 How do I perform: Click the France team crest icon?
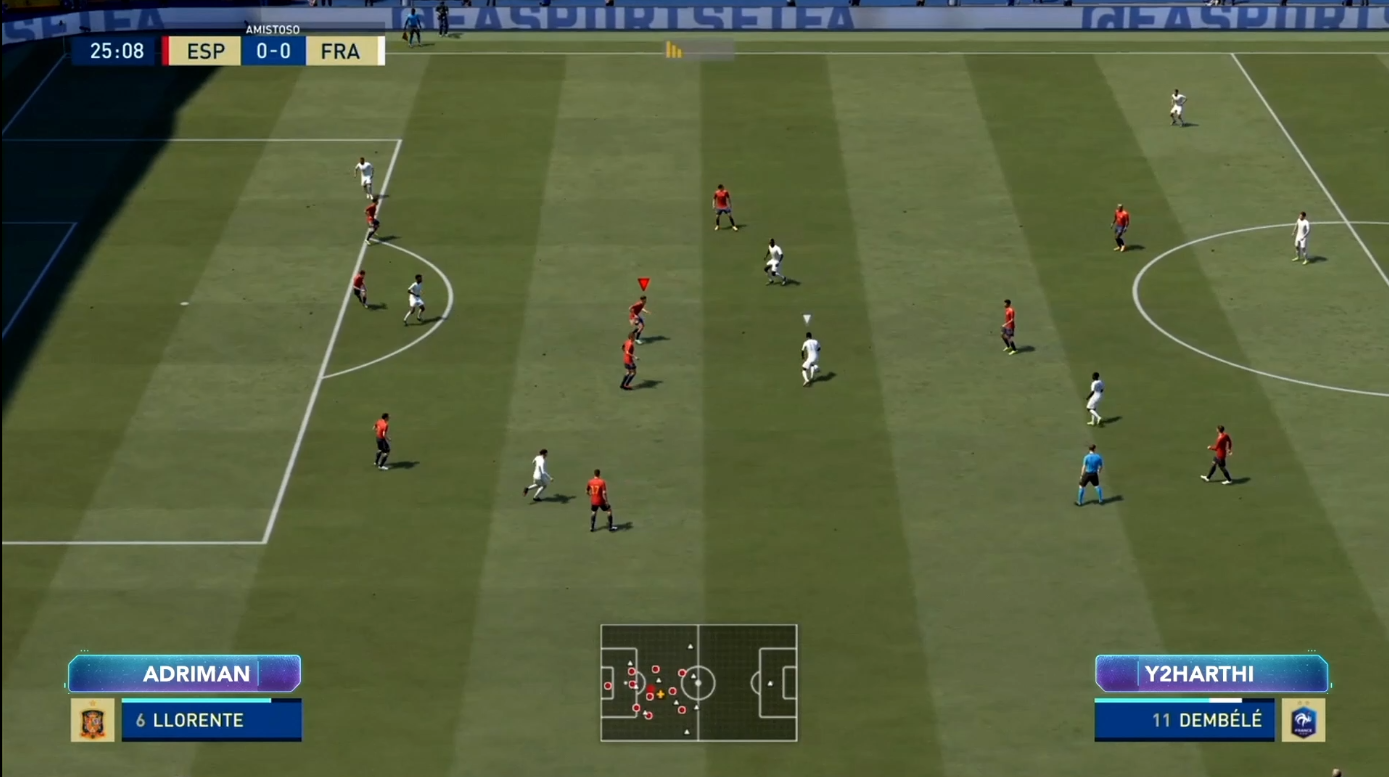[x=1304, y=720]
